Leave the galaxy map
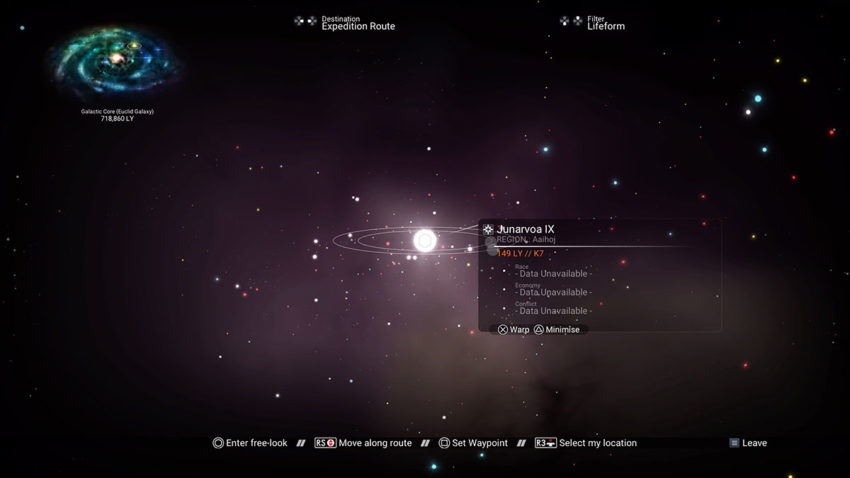 pyautogui.click(x=748, y=443)
